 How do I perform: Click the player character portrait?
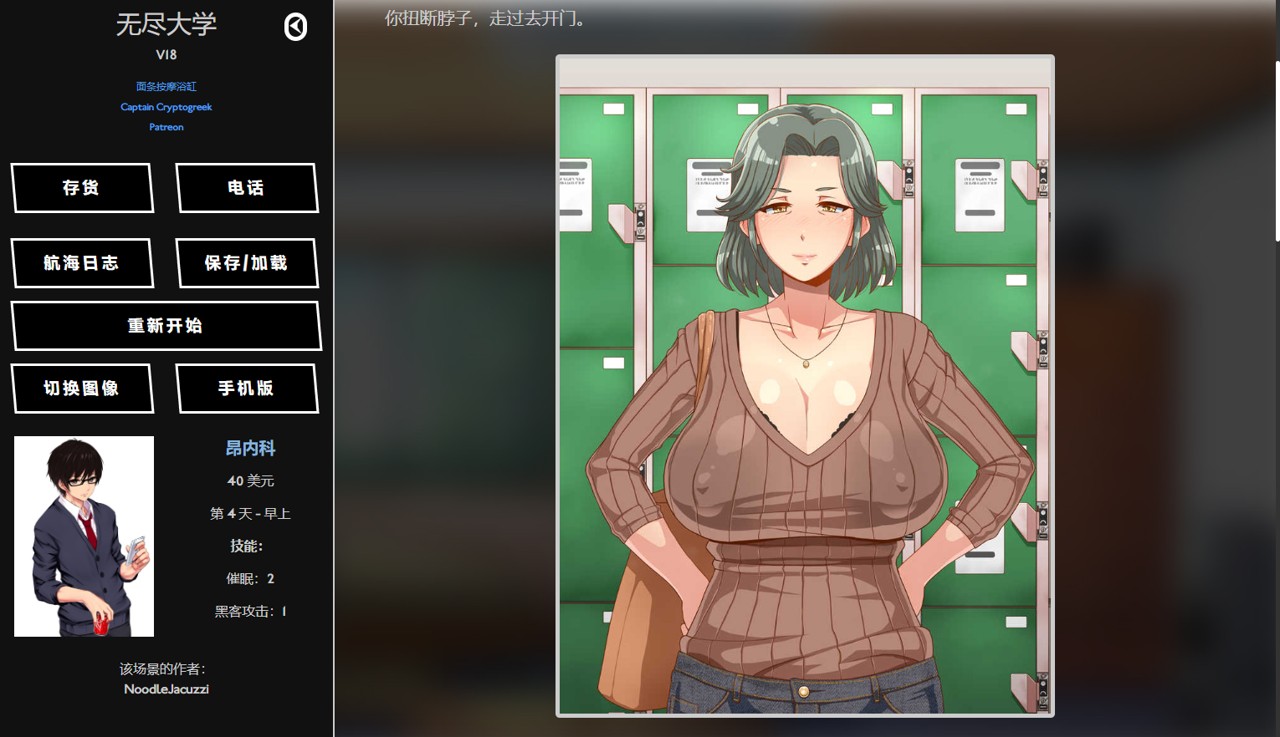pos(84,536)
